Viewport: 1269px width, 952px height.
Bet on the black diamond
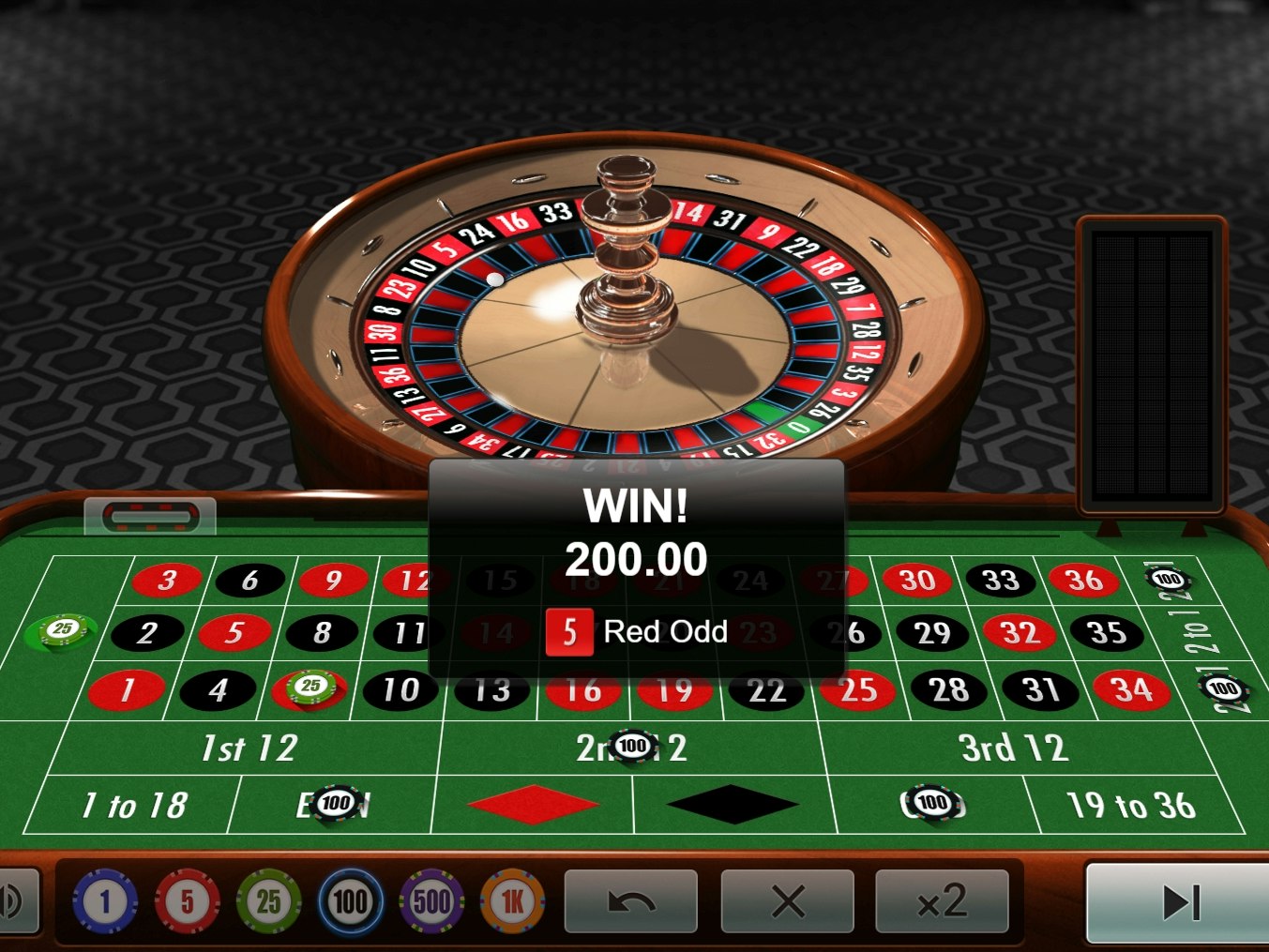(733, 804)
